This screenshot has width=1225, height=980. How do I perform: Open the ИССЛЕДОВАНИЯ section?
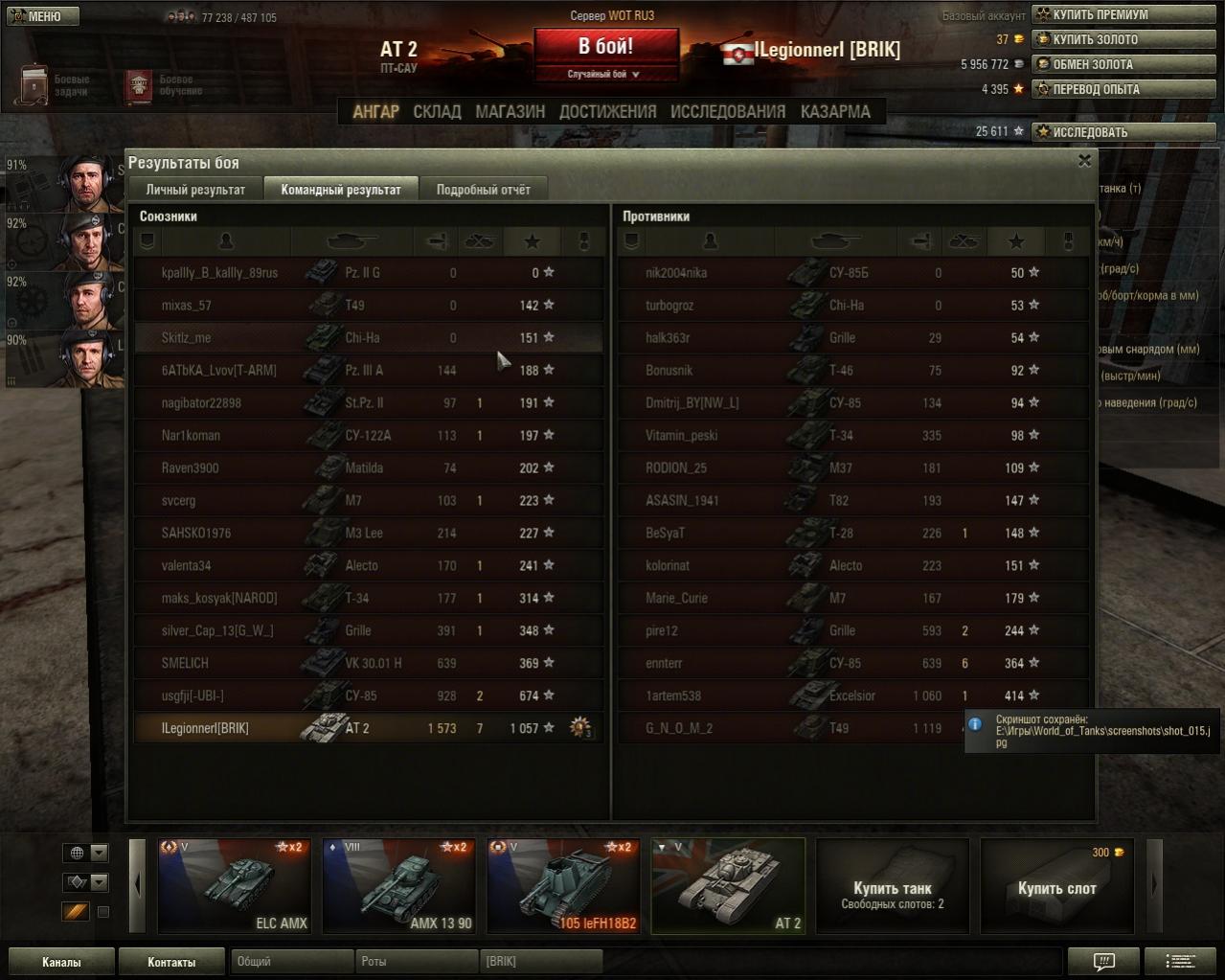coord(727,112)
